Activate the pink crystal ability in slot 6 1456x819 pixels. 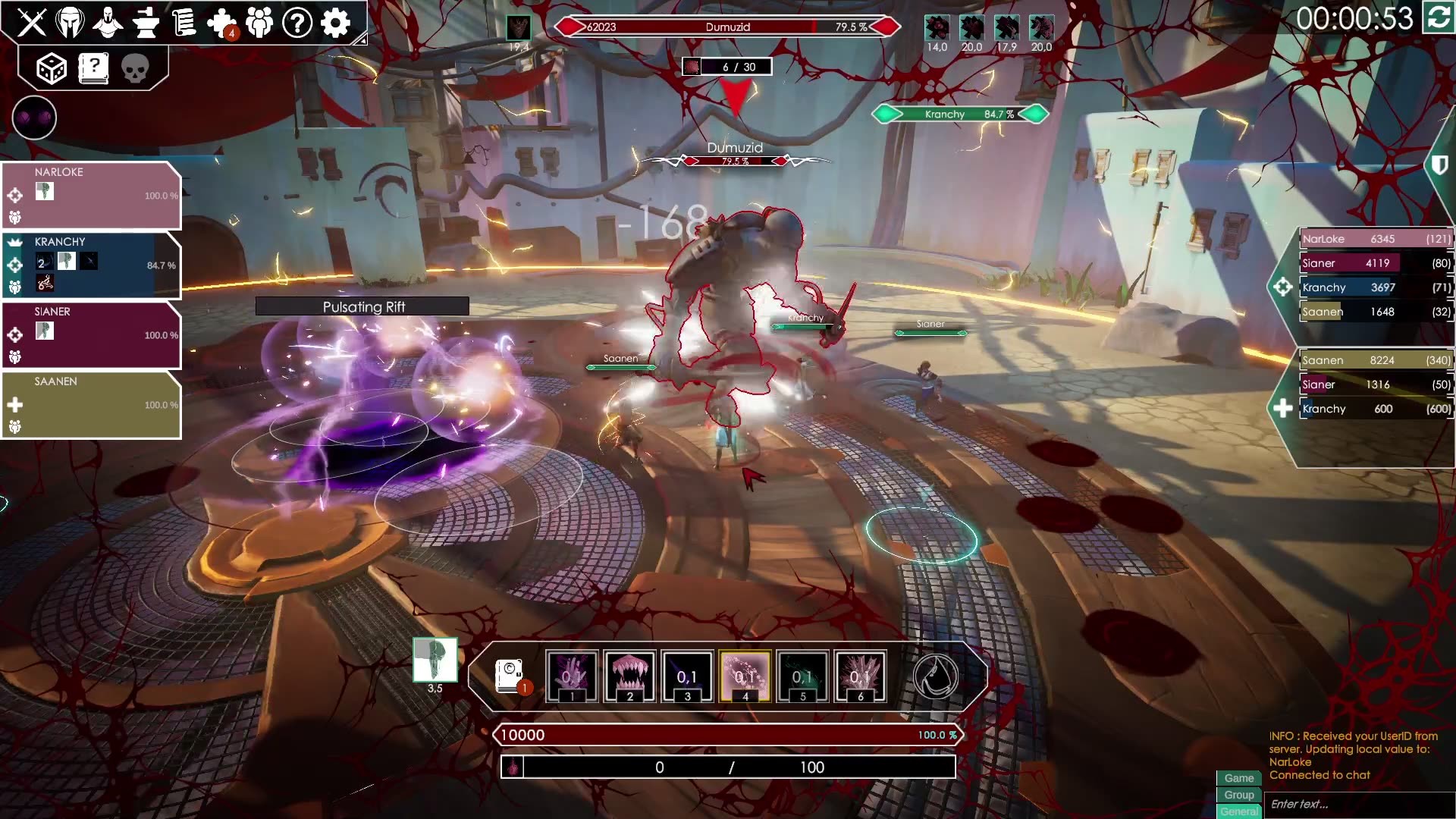point(860,676)
